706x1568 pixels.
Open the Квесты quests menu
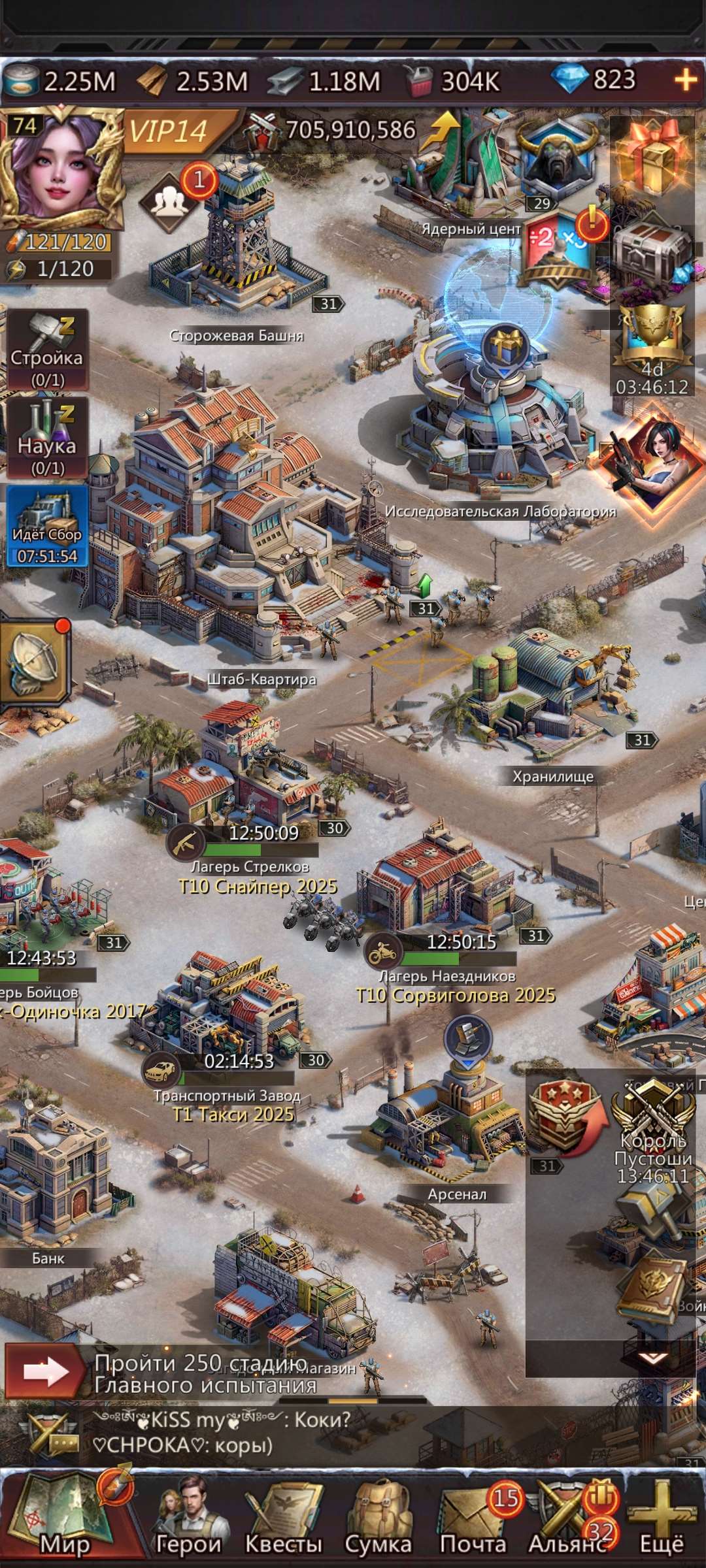[x=284, y=1517]
